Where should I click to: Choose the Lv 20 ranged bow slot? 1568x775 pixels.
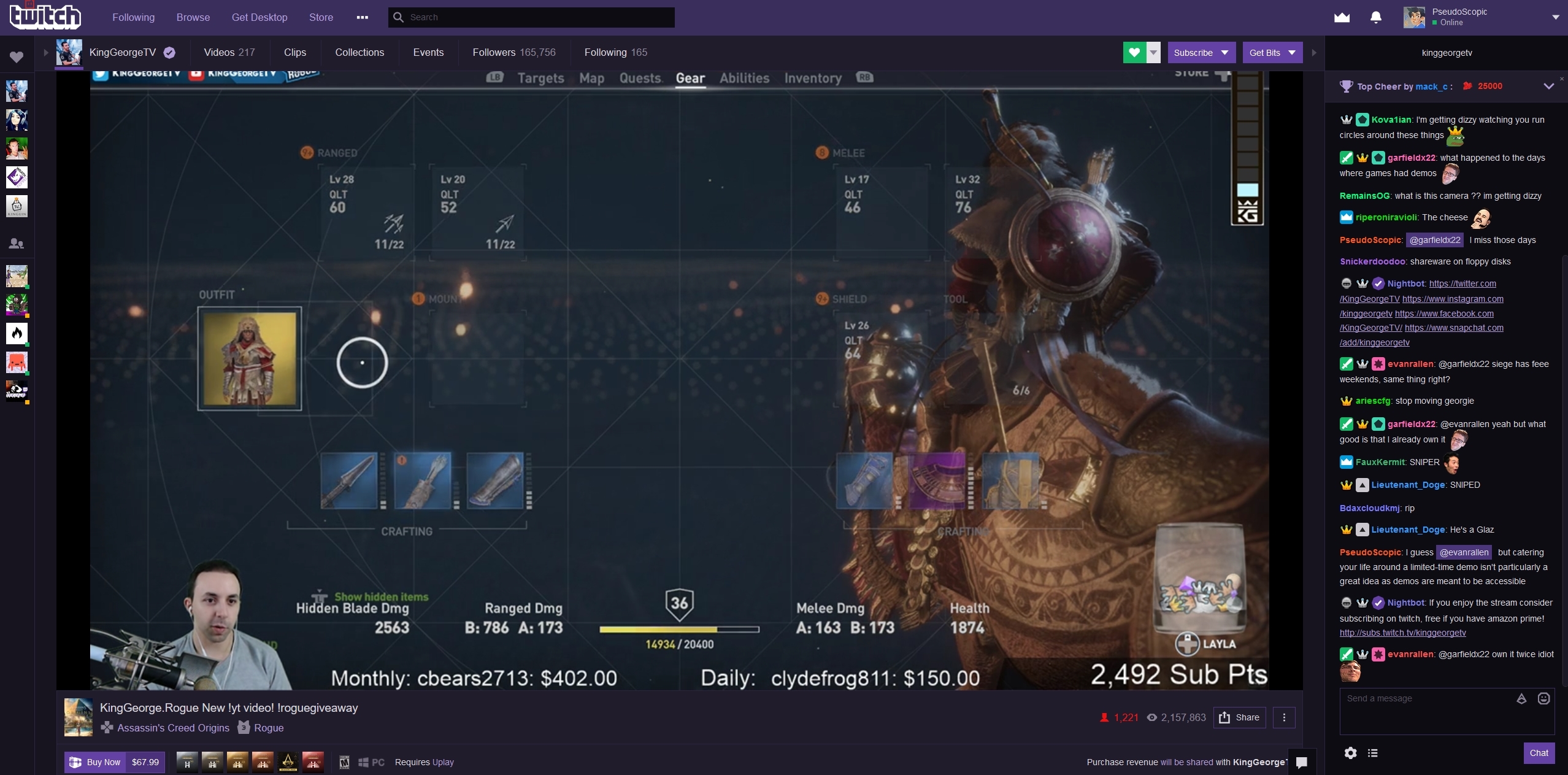point(478,212)
